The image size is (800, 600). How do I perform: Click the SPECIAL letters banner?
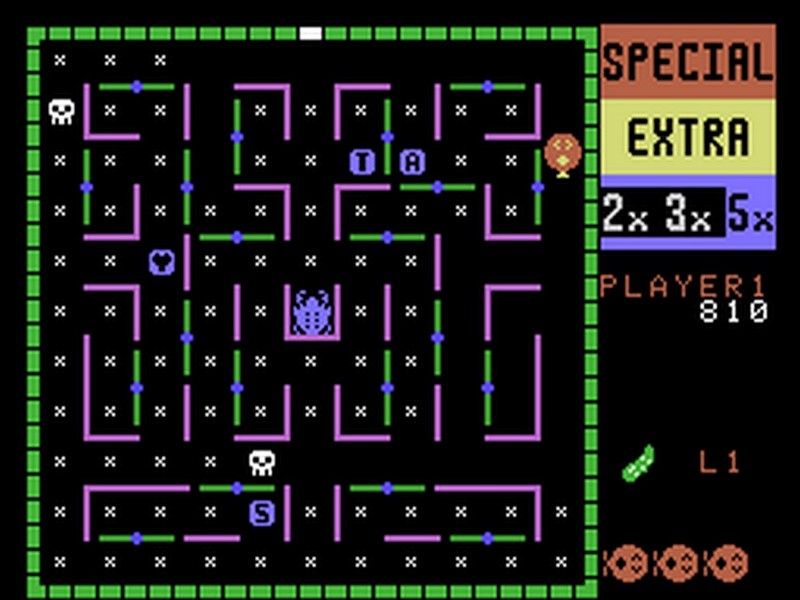[688, 62]
